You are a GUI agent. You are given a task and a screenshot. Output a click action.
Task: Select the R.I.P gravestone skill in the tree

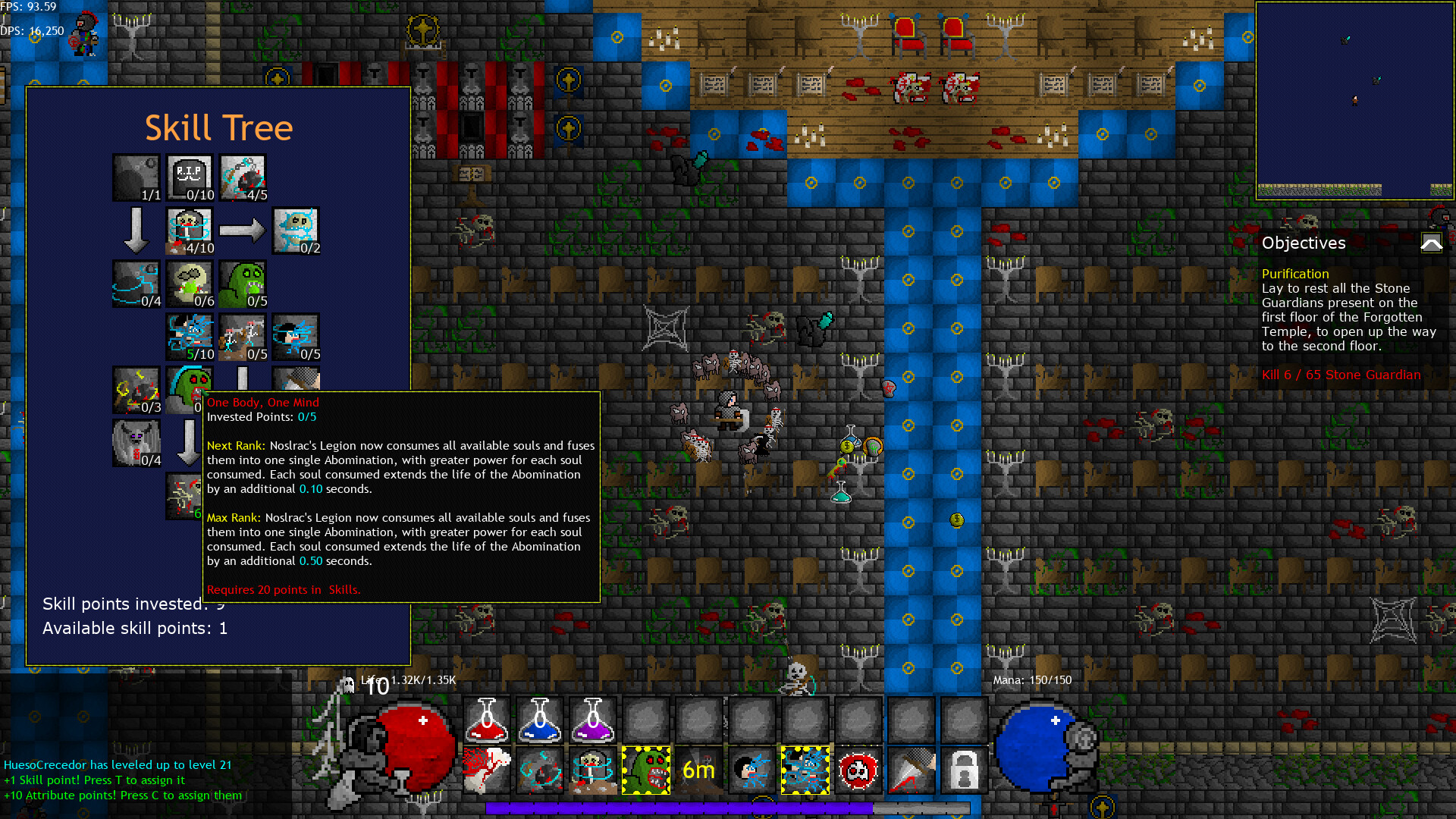(x=190, y=176)
